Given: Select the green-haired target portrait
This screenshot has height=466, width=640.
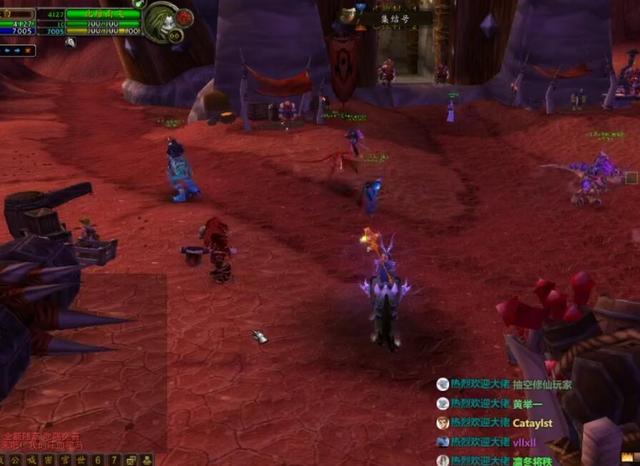Looking at the screenshot, I should [160, 21].
